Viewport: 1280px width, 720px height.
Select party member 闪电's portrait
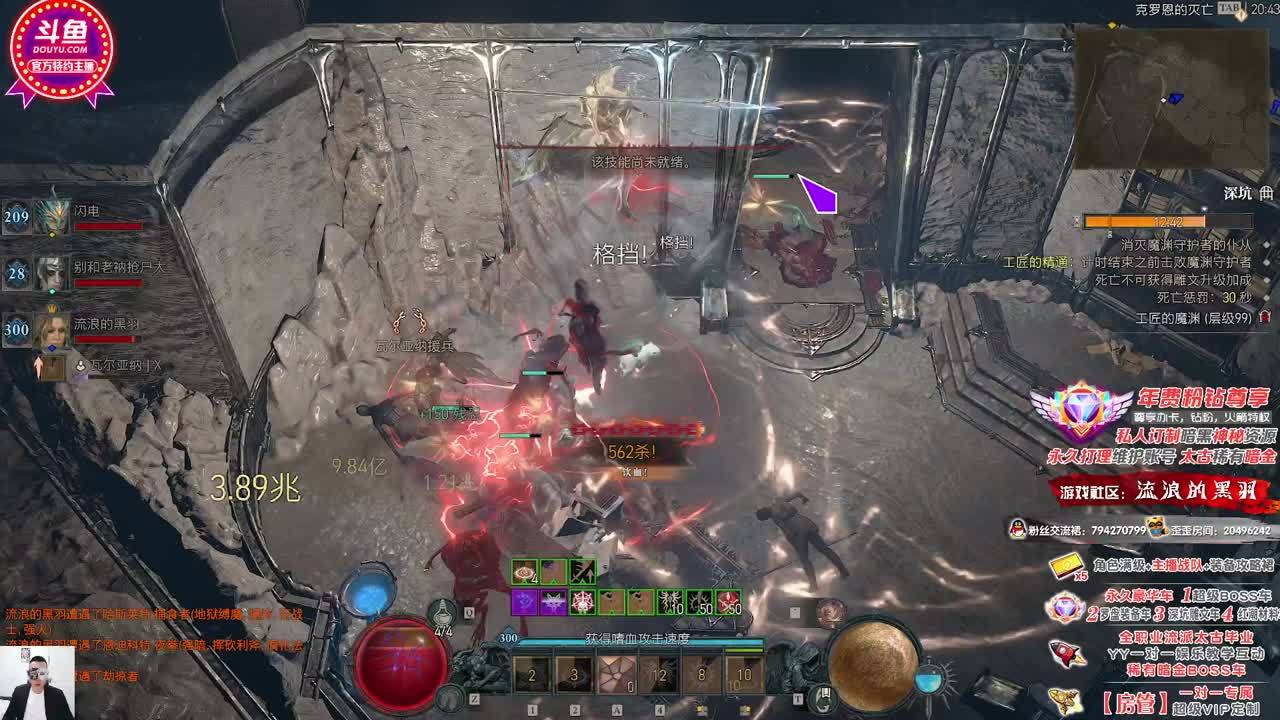click(52, 216)
